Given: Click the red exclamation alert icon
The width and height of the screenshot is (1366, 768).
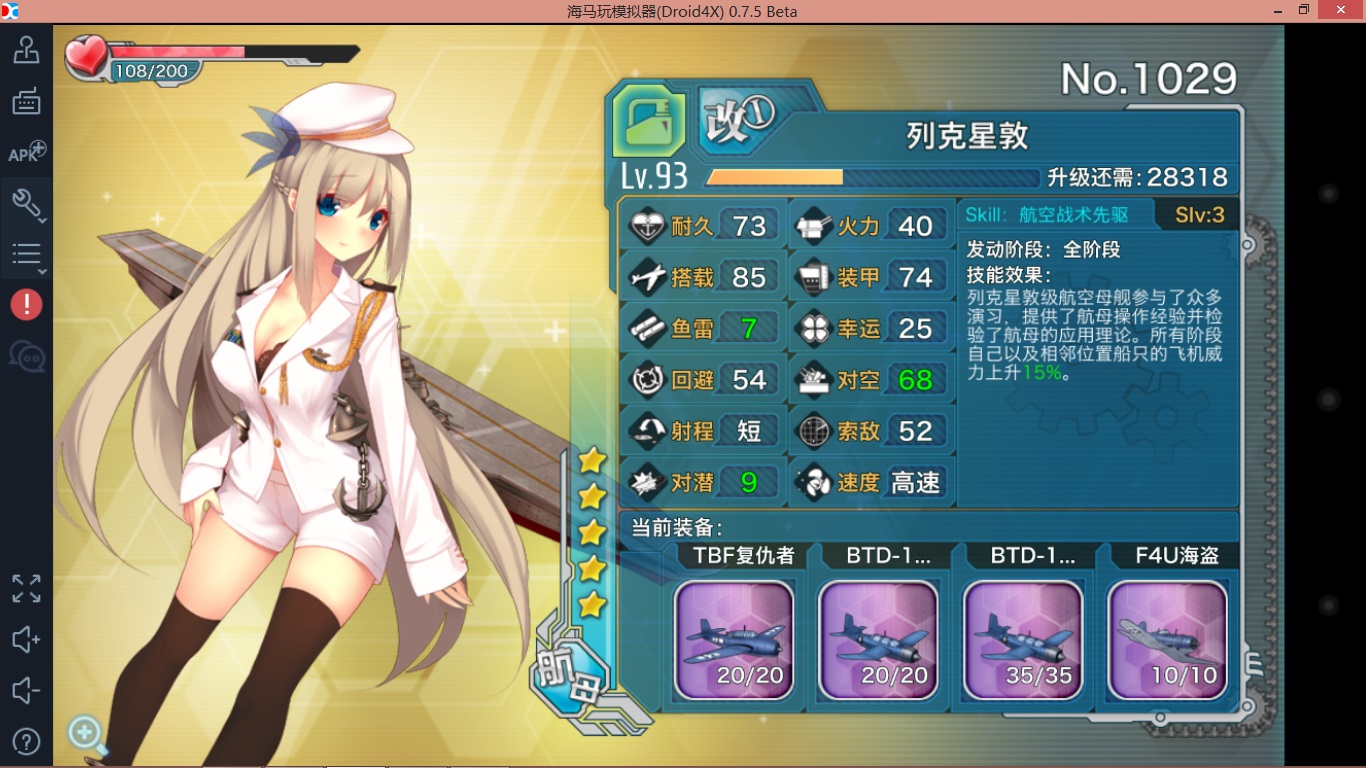Looking at the screenshot, I should (x=26, y=305).
